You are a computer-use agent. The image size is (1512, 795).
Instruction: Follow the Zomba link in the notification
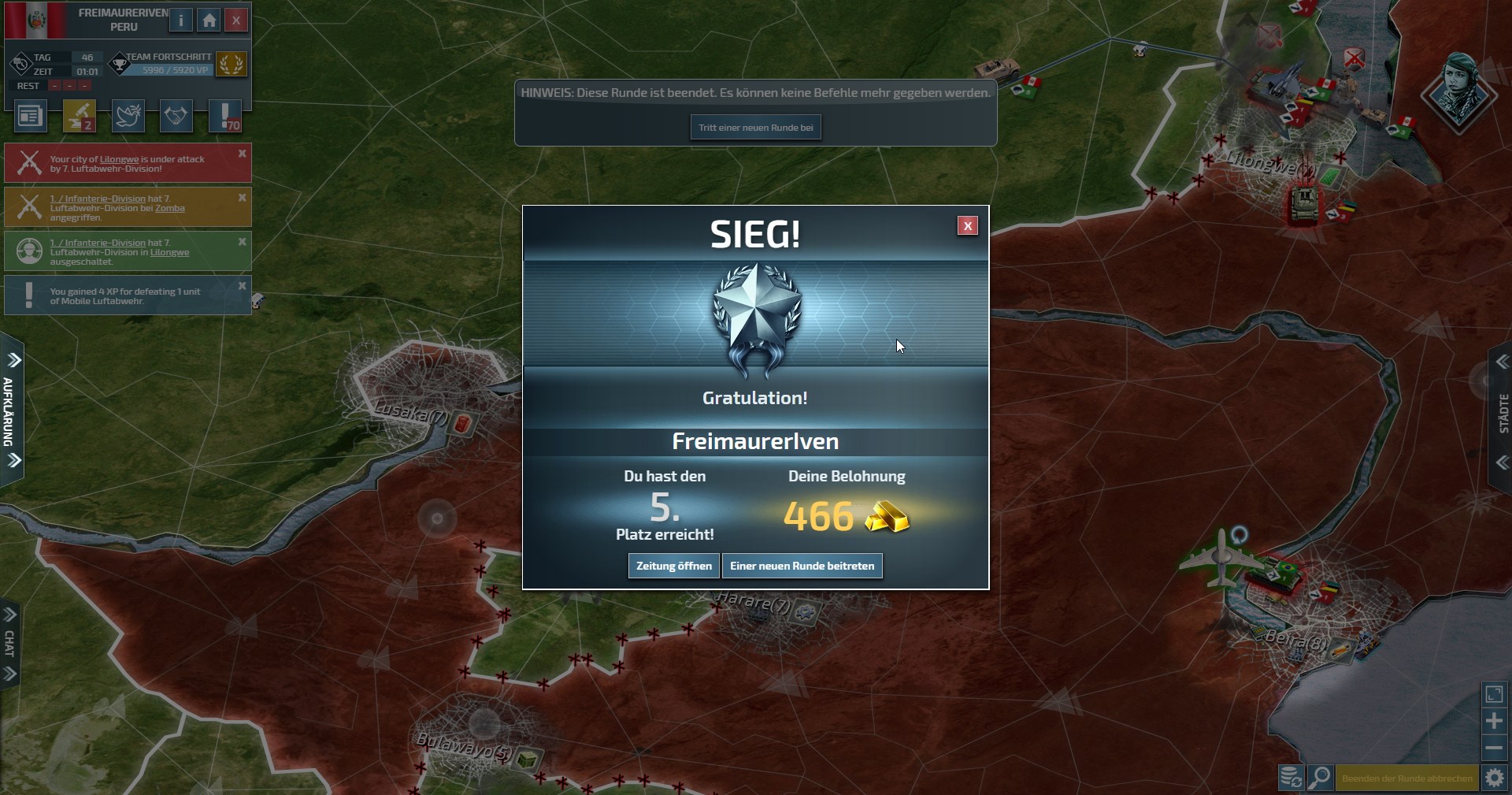coord(169,209)
